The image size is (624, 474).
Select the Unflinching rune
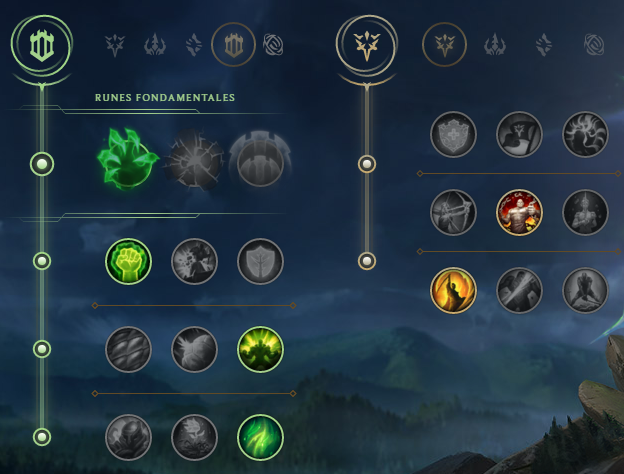(260, 437)
